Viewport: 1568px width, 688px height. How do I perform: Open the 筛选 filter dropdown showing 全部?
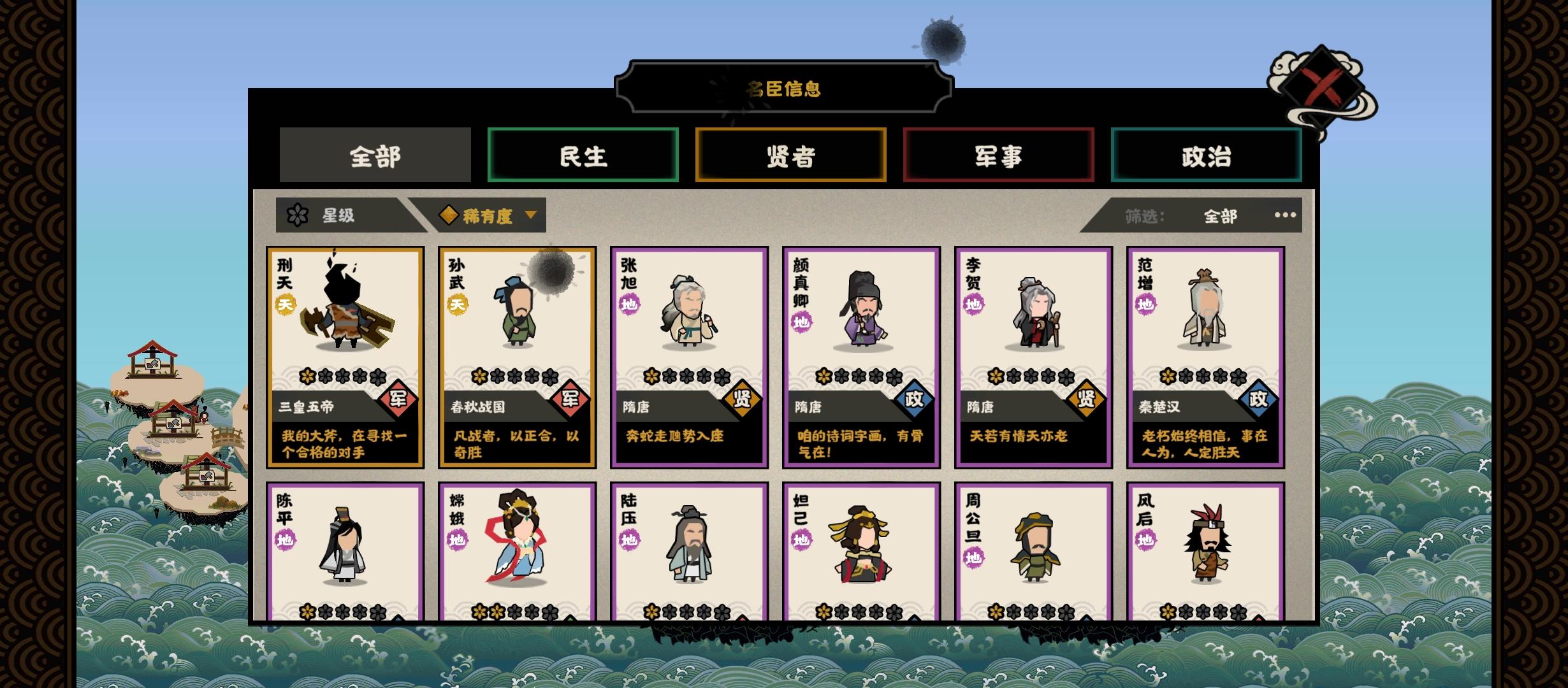pyautogui.click(x=1222, y=215)
